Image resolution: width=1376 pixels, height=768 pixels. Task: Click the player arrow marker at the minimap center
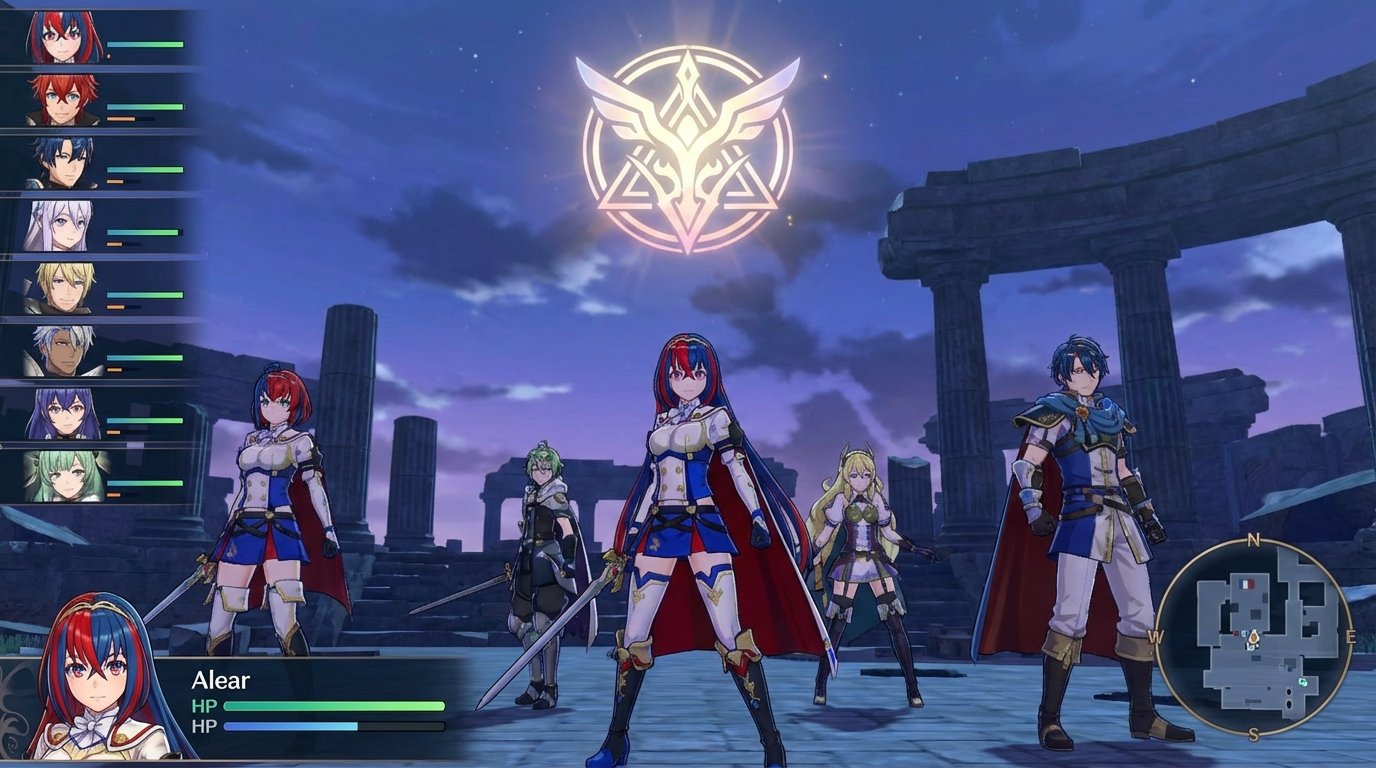(x=1253, y=638)
